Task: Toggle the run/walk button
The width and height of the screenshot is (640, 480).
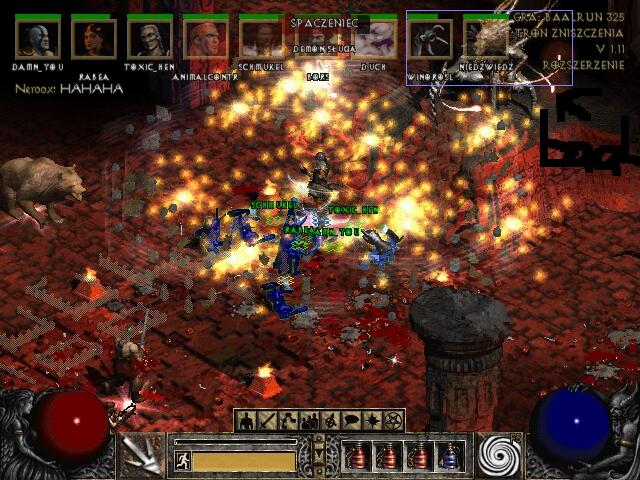Action: (183, 461)
